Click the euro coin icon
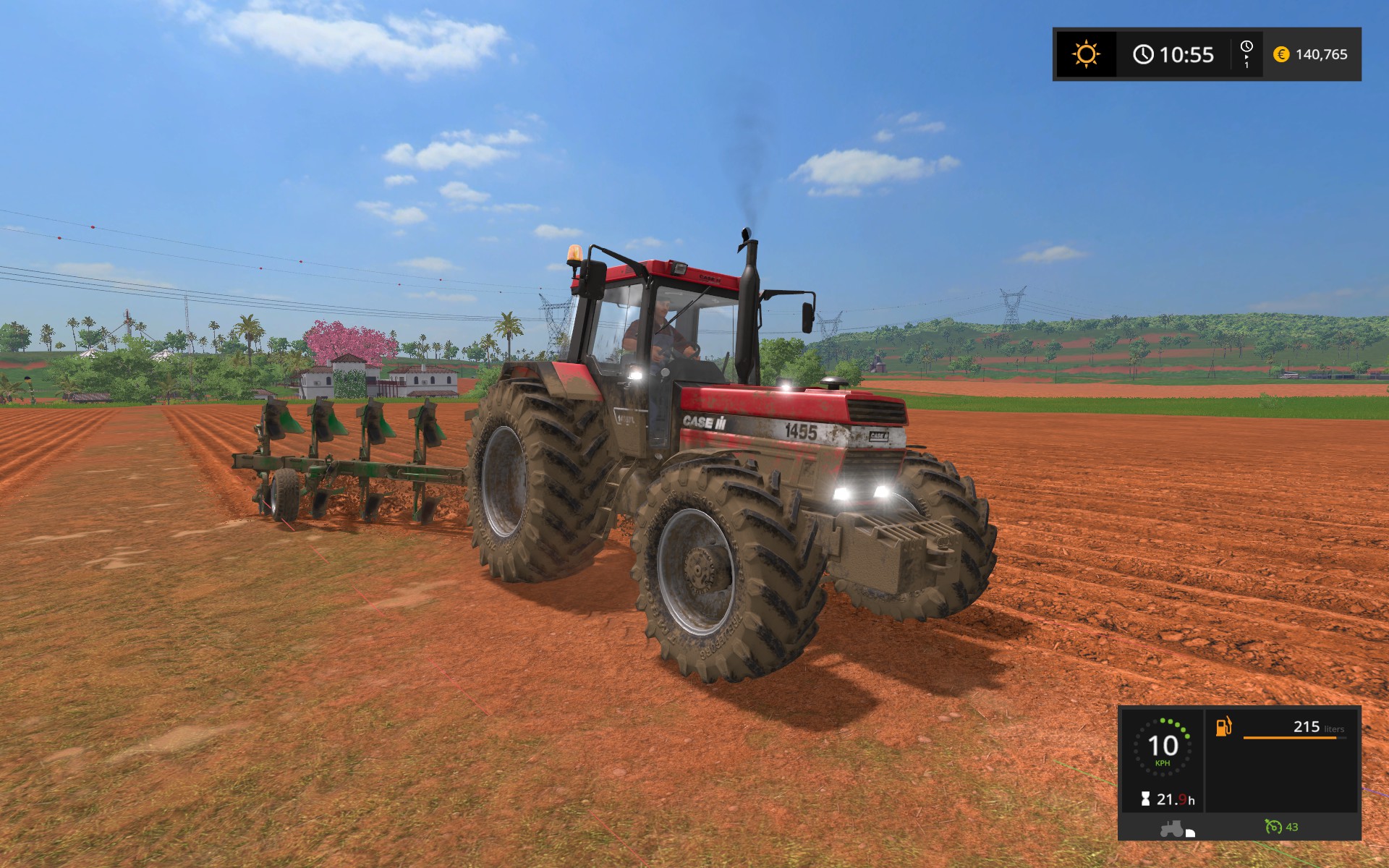 (1280, 55)
